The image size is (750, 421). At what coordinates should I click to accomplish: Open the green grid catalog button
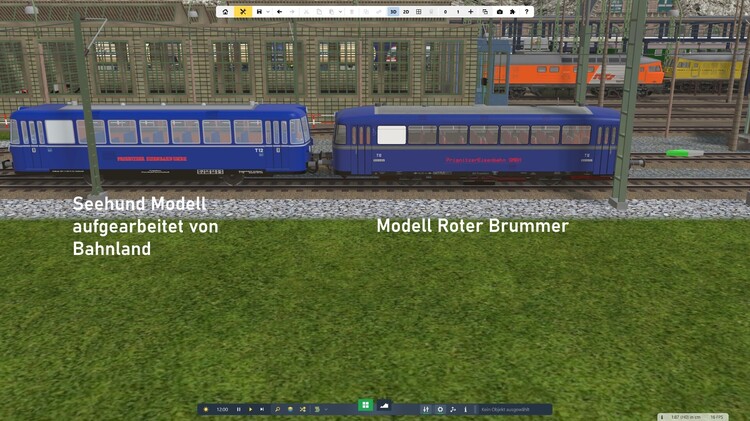pos(365,405)
